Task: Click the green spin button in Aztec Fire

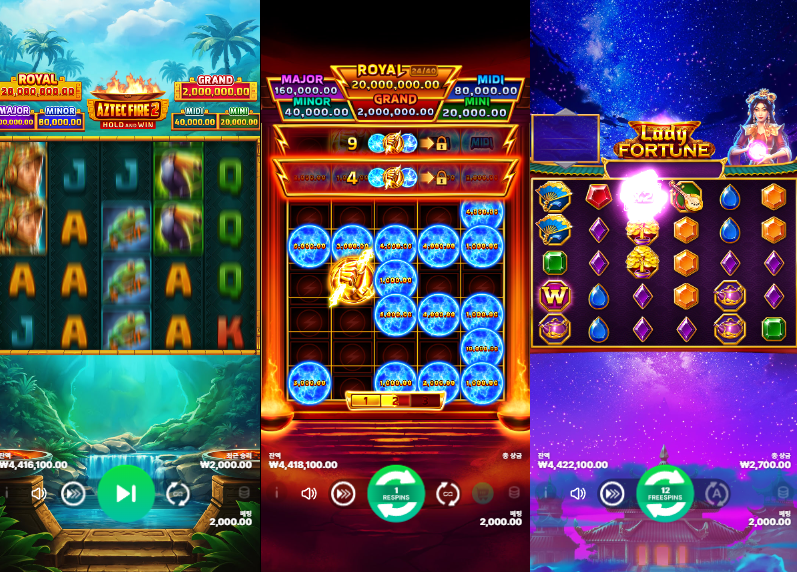Action: tap(126, 493)
